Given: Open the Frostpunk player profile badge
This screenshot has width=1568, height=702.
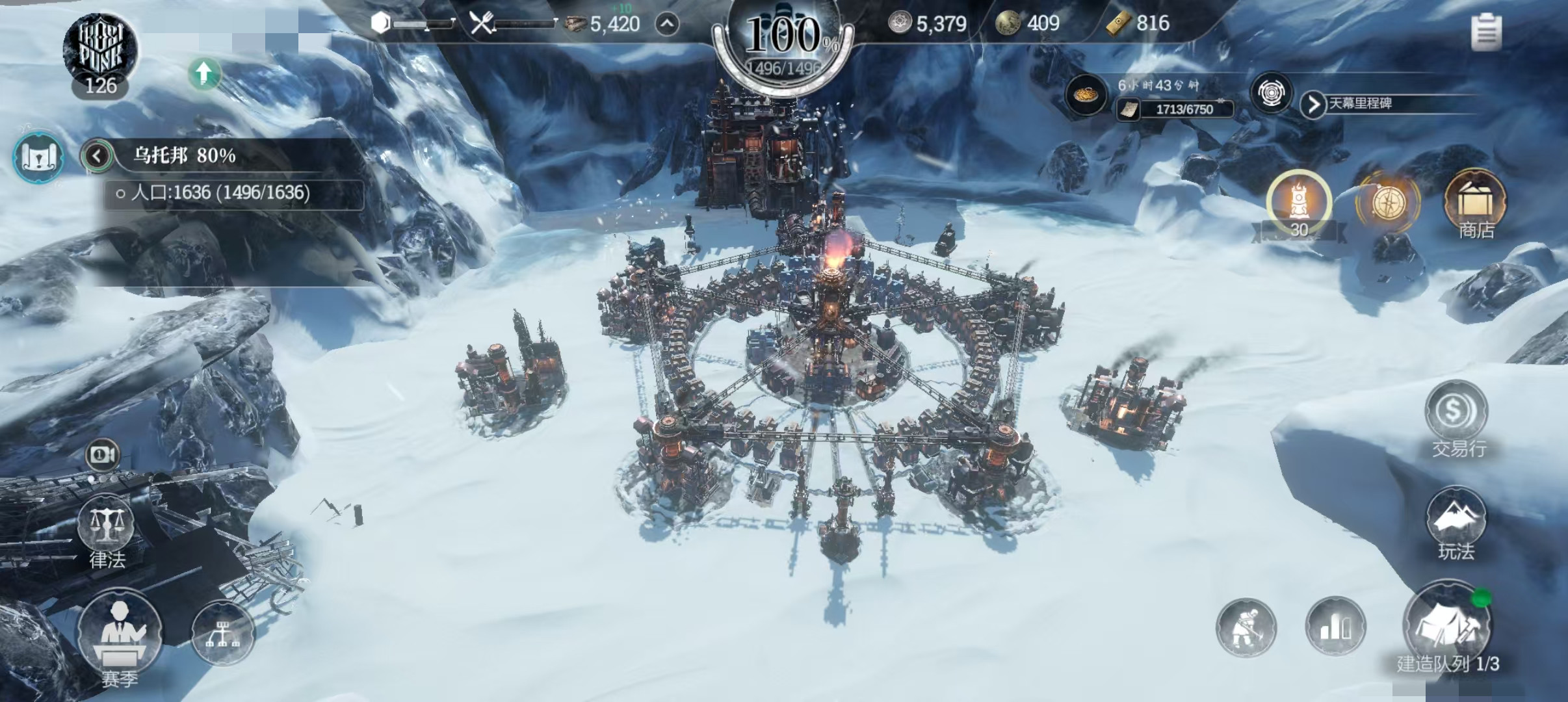Looking at the screenshot, I should coord(101,53).
